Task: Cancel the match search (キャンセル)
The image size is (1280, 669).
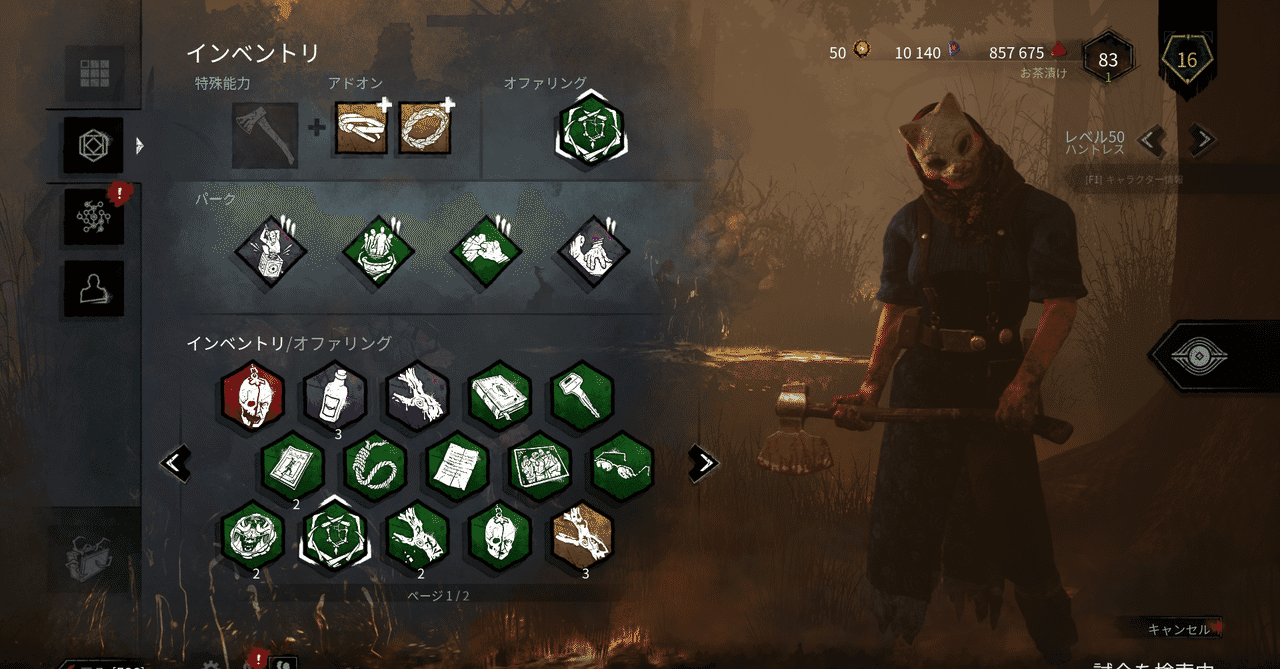Action: [x=1180, y=629]
